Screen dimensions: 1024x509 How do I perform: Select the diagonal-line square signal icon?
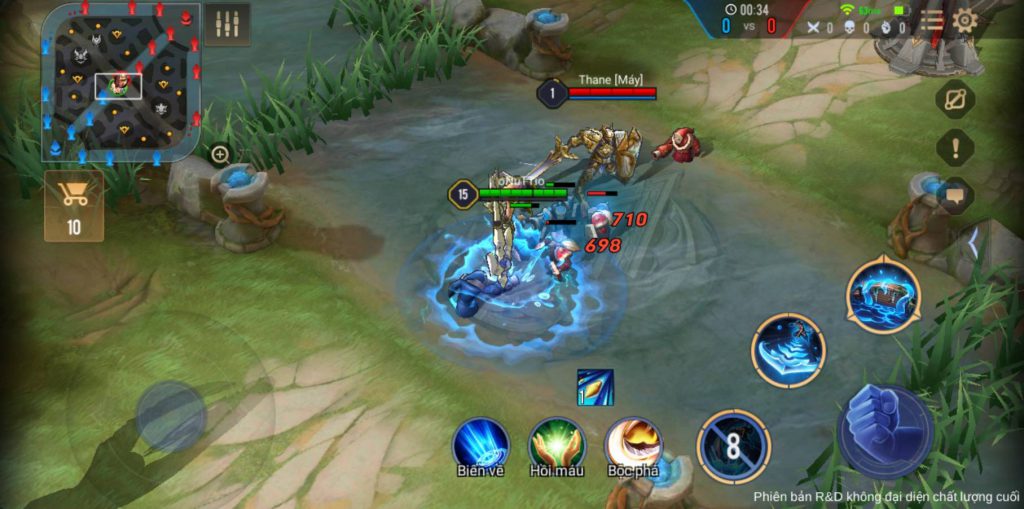(955, 99)
